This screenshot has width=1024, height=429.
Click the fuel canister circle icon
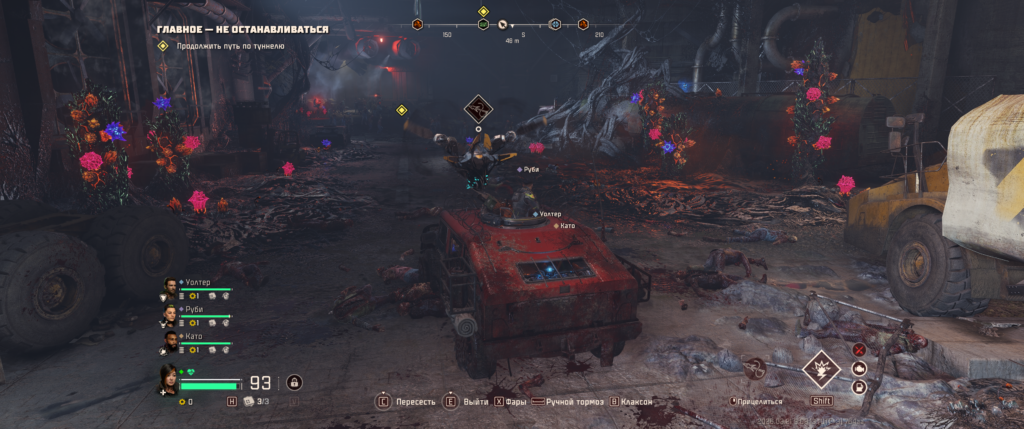(859, 387)
